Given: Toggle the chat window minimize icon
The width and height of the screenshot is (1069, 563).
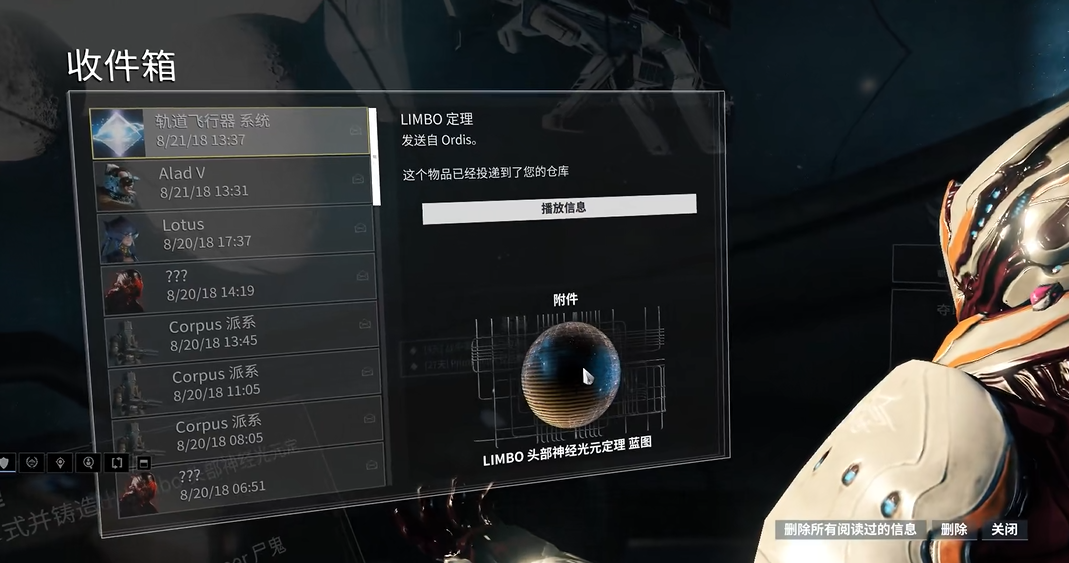Looking at the screenshot, I should click(143, 462).
